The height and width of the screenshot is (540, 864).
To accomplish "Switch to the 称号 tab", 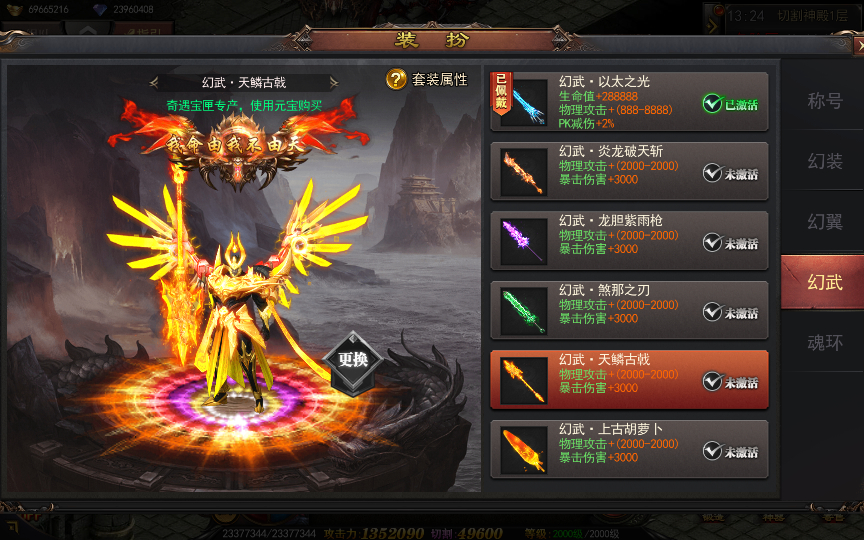I will pos(824,101).
